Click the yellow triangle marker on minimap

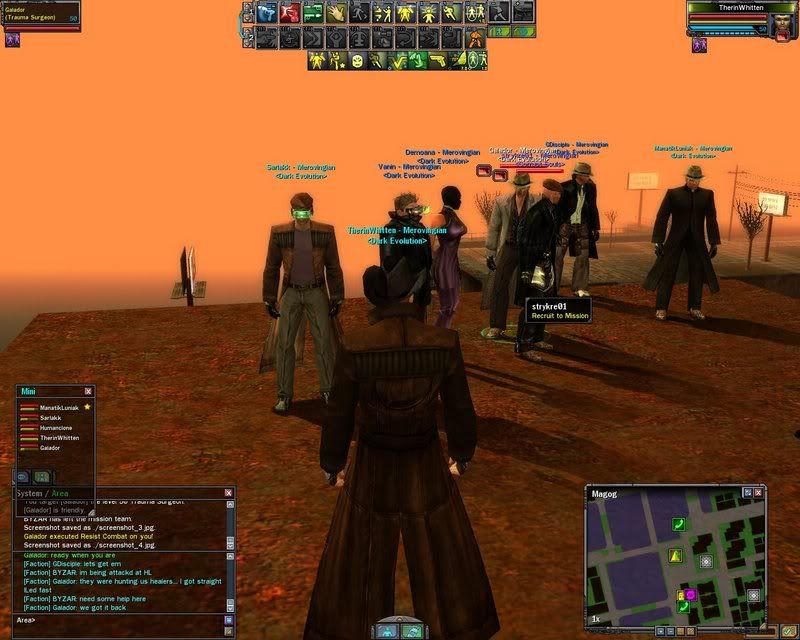(x=674, y=555)
